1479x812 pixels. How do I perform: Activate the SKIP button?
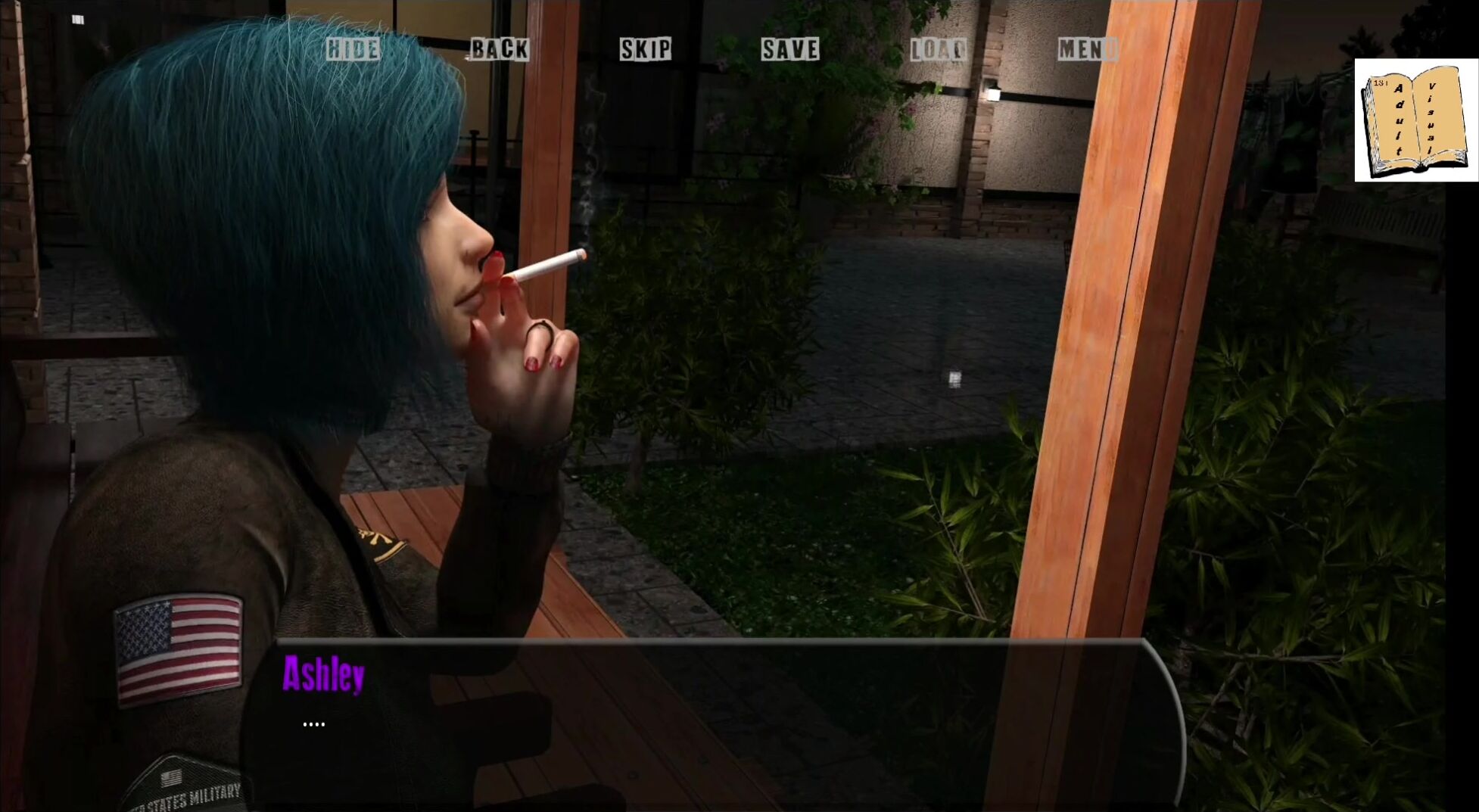645,49
